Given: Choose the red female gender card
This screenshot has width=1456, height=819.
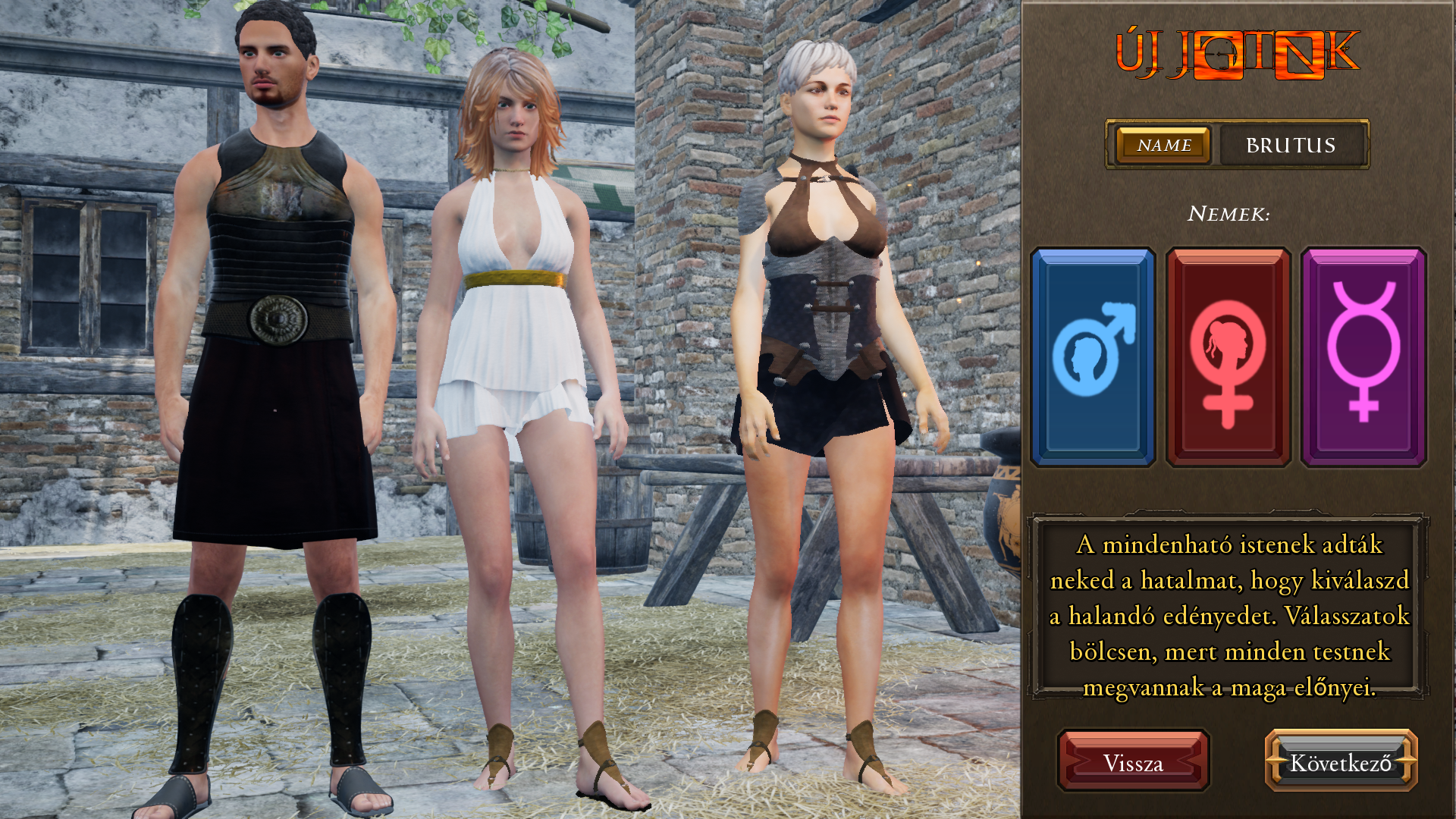Looking at the screenshot, I should [x=1228, y=356].
